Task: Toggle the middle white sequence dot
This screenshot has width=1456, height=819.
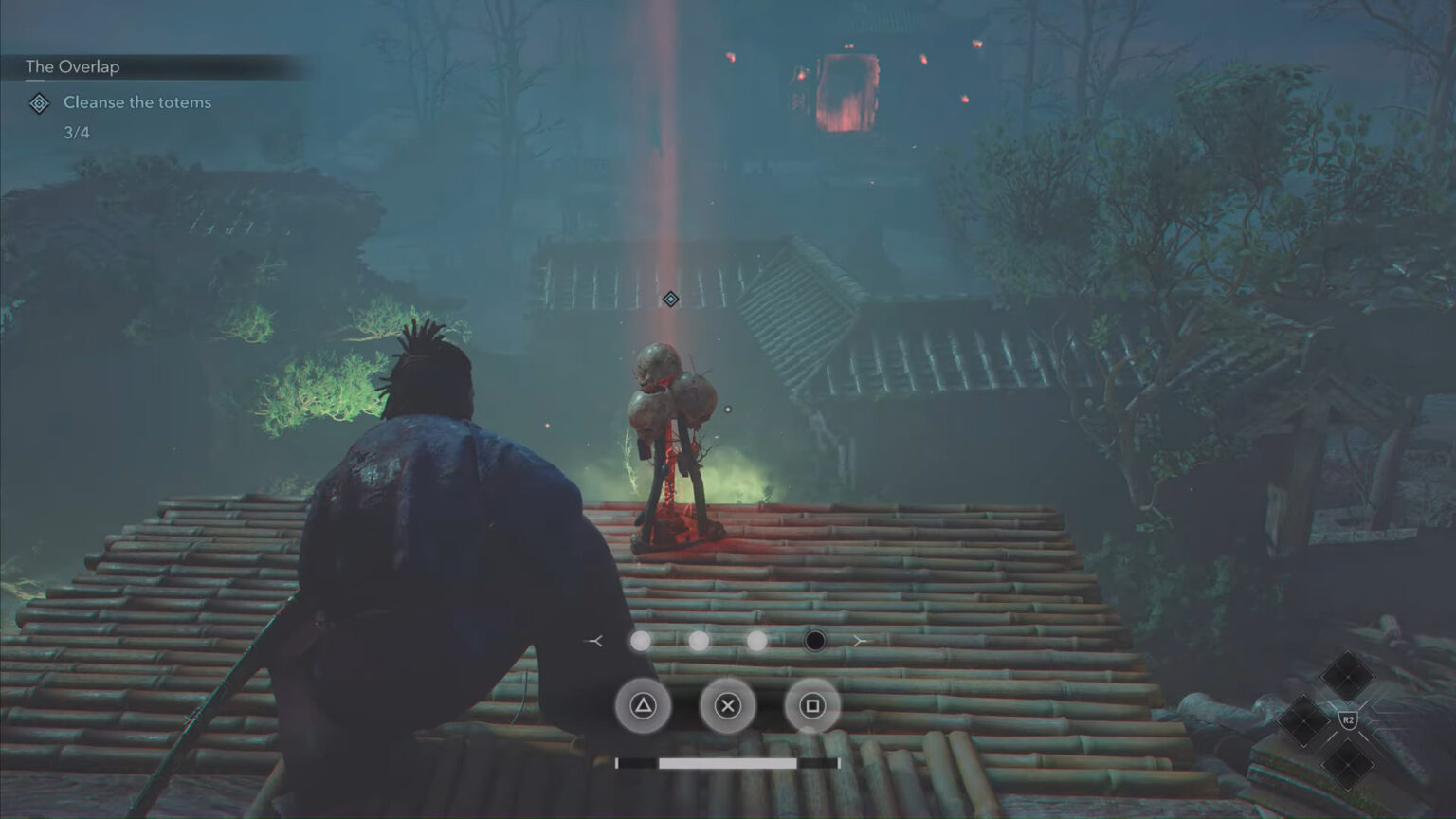Action: [x=700, y=641]
